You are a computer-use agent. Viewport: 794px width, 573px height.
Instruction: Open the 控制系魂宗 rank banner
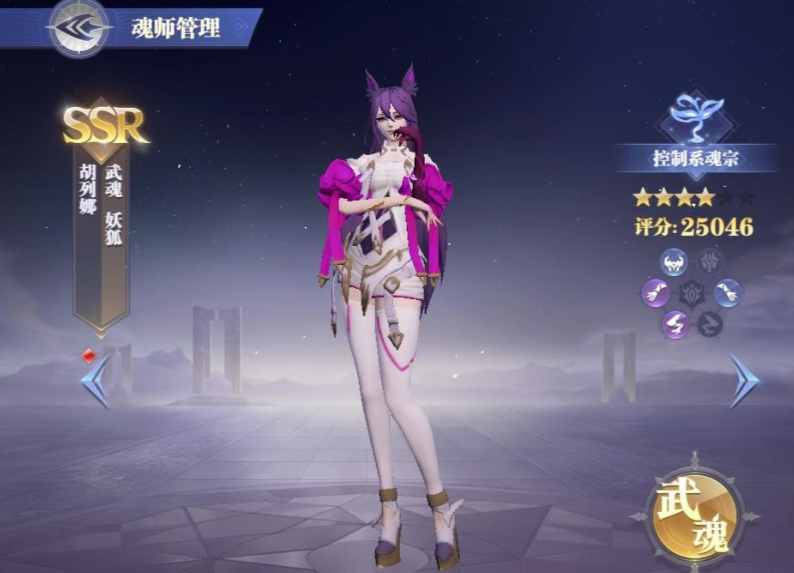coord(695,157)
